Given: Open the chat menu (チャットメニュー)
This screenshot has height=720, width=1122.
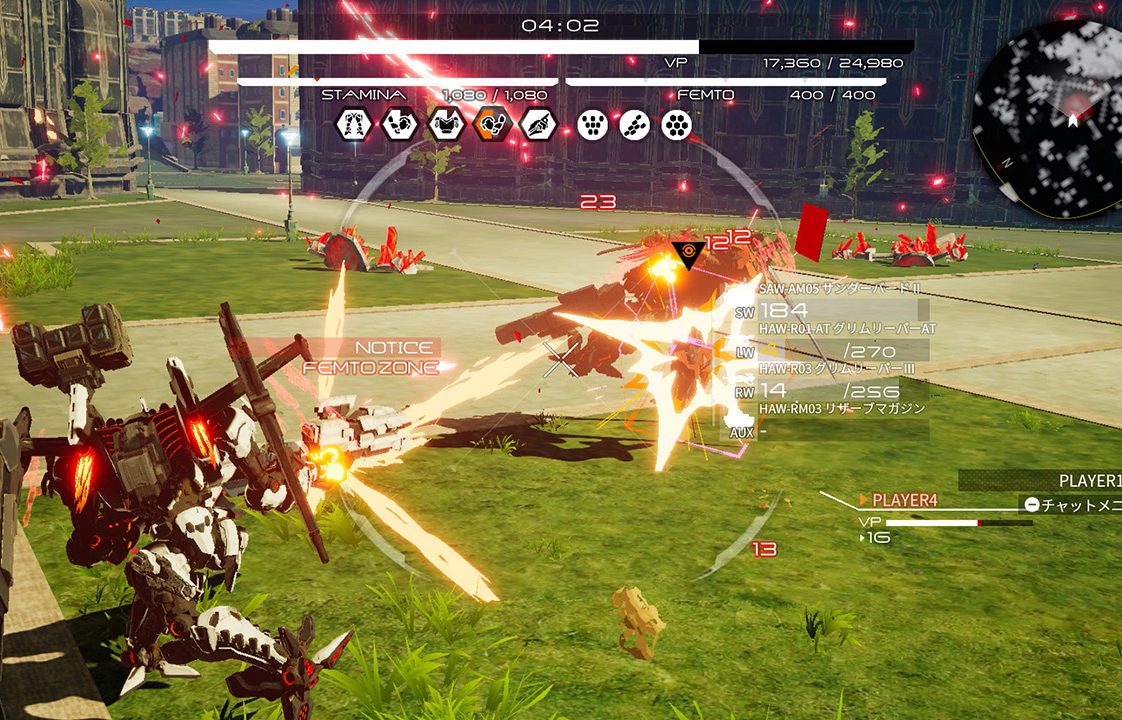Looking at the screenshot, I should [x=1071, y=504].
